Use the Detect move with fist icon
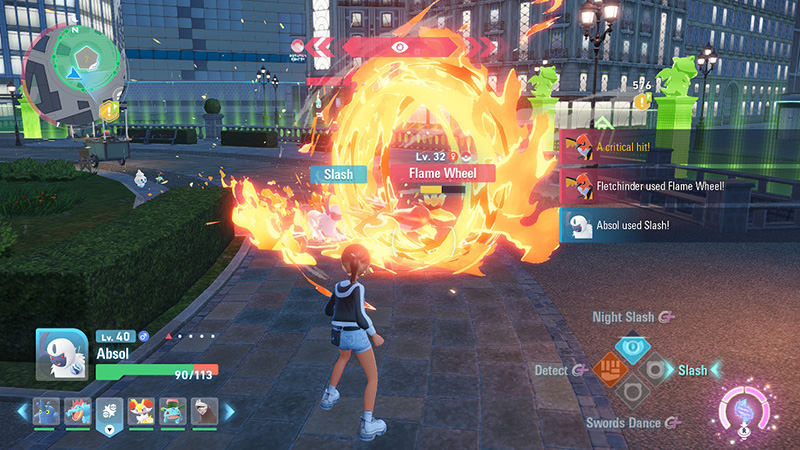This screenshot has height=450, width=800. point(606,370)
